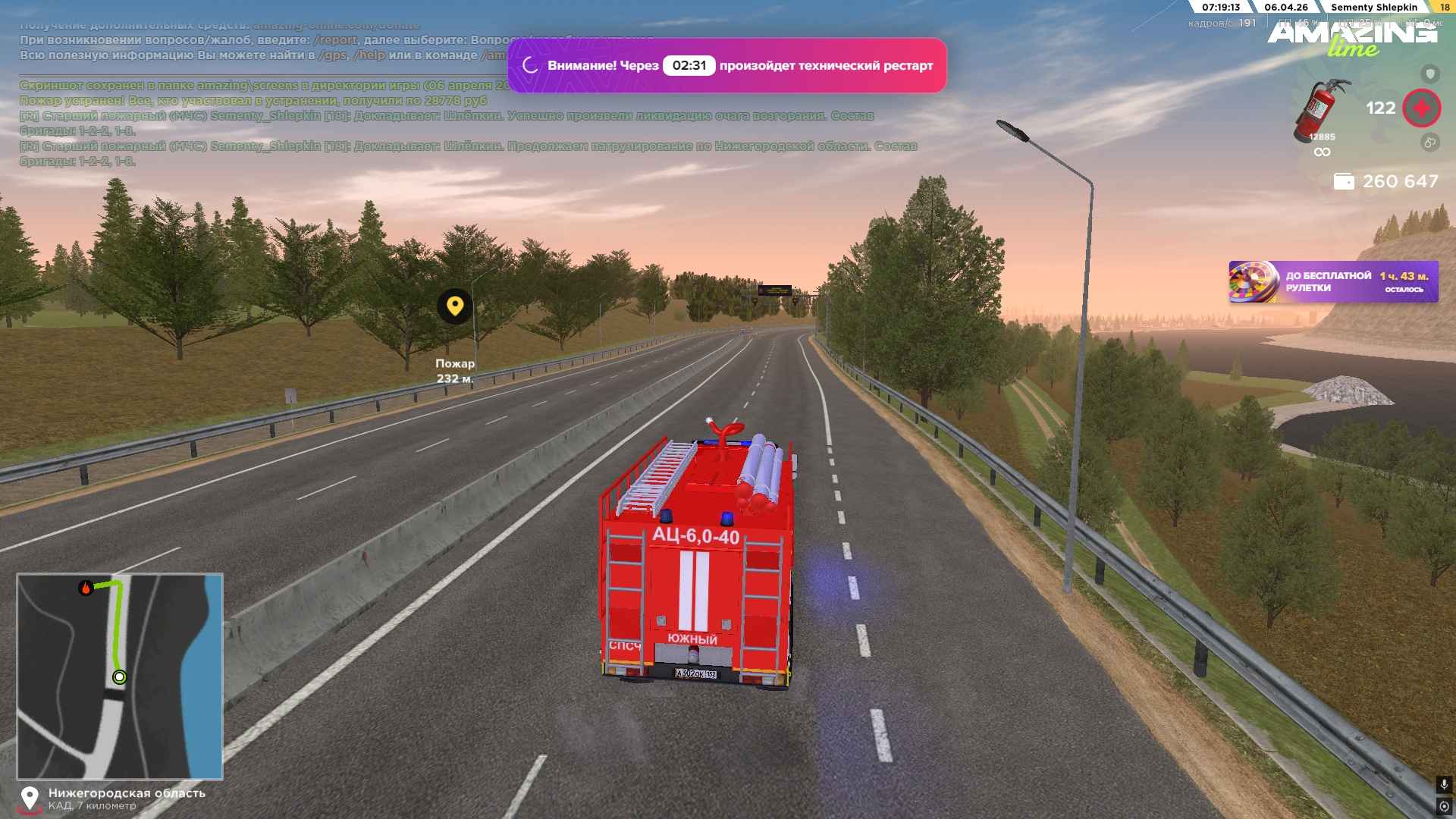Screen dimensions: 1456x819
Task: Click the player name Sementy Shlepkin
Action: [x=1373, y=8]
